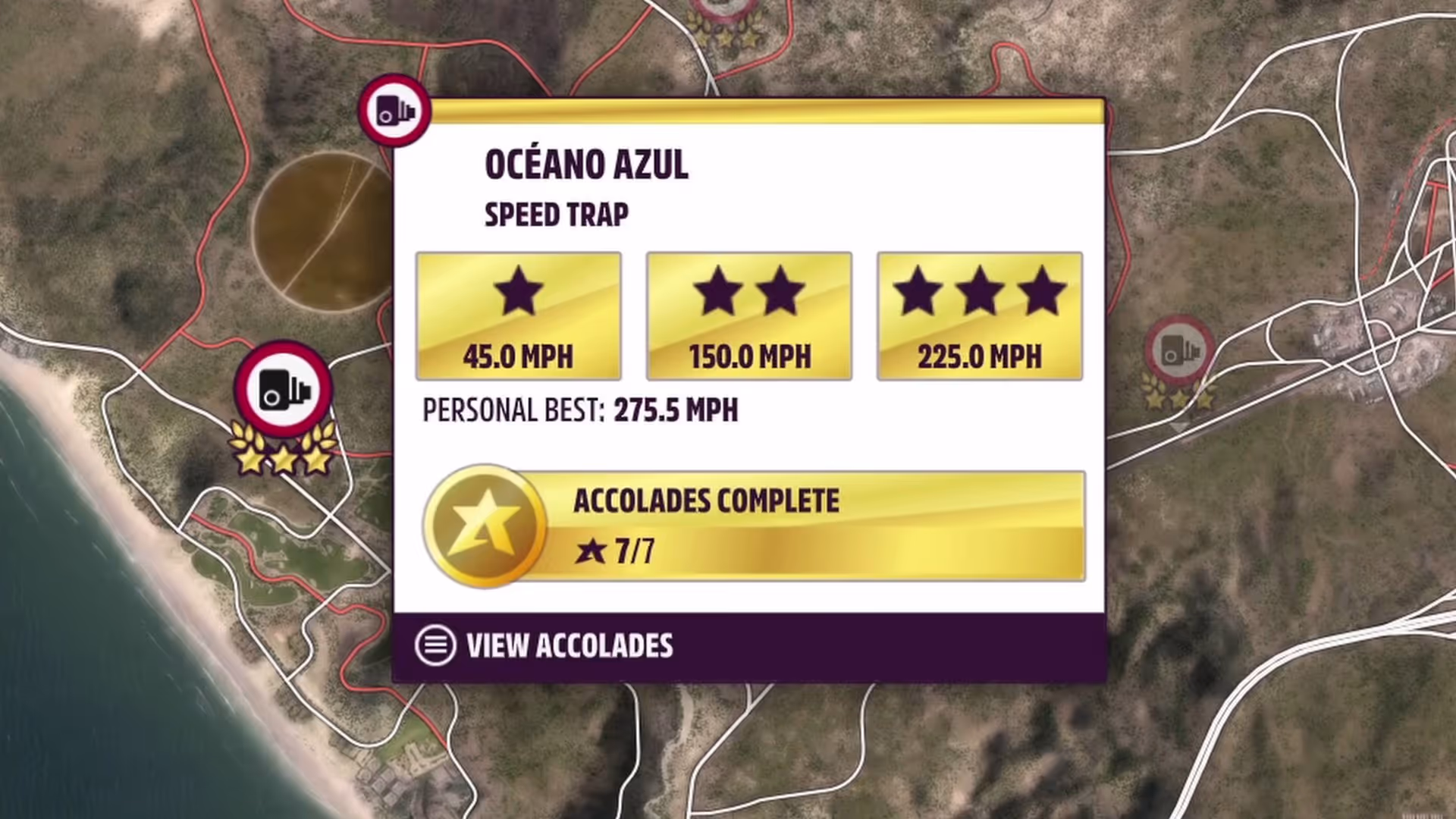The width and height of the screenshot is (1456, 819).
Task: Select the speed trap icon on Océano Azul panel
Action: (x=394, y=111)
